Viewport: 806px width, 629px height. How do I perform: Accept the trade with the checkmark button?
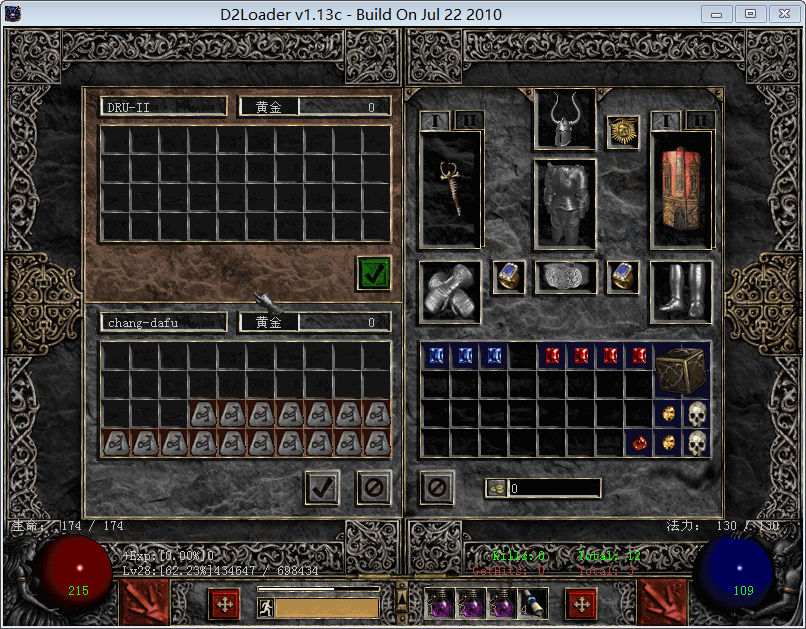[x=322, y=488]
